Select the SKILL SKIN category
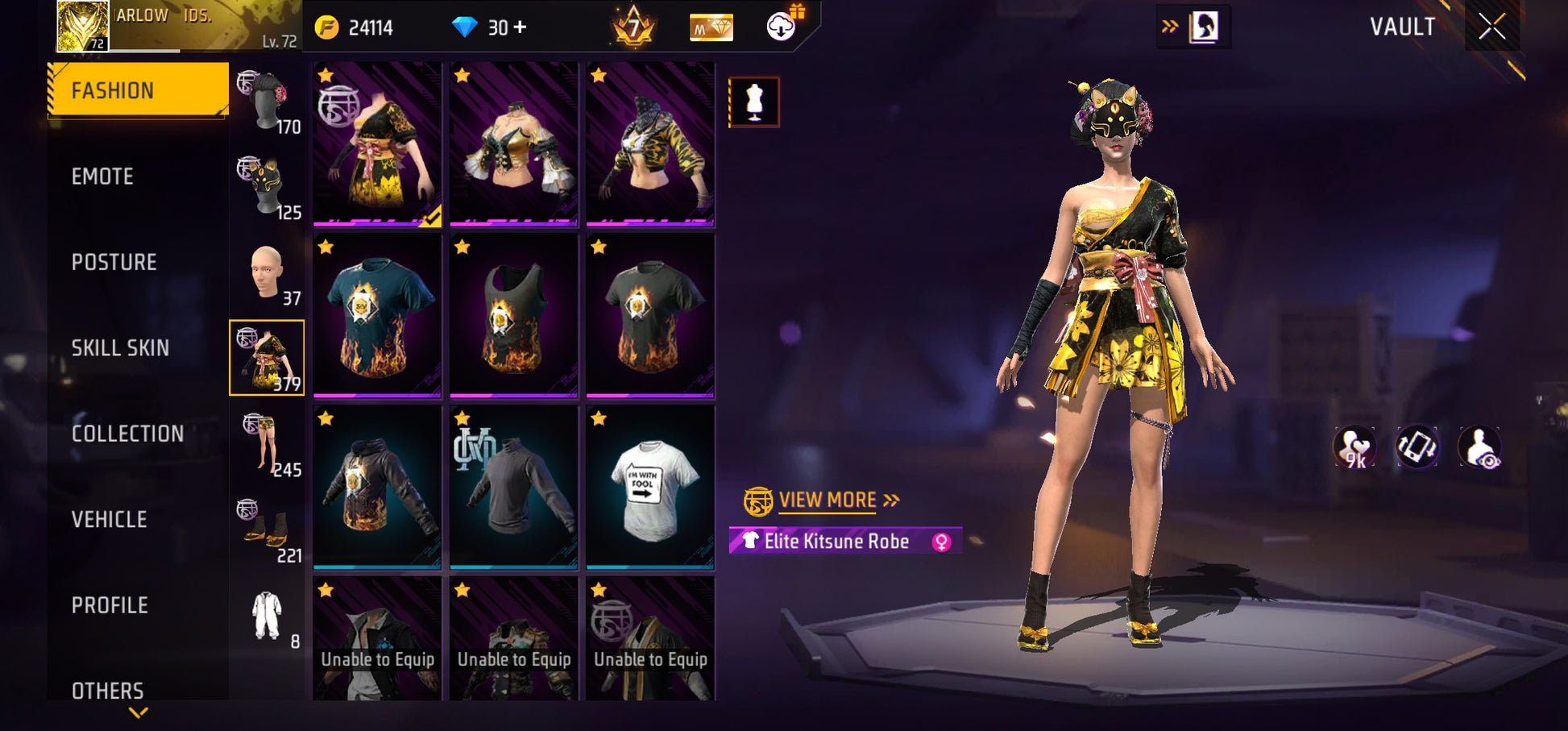Viewport: 1568px width, 731px height. pos(120,348)
